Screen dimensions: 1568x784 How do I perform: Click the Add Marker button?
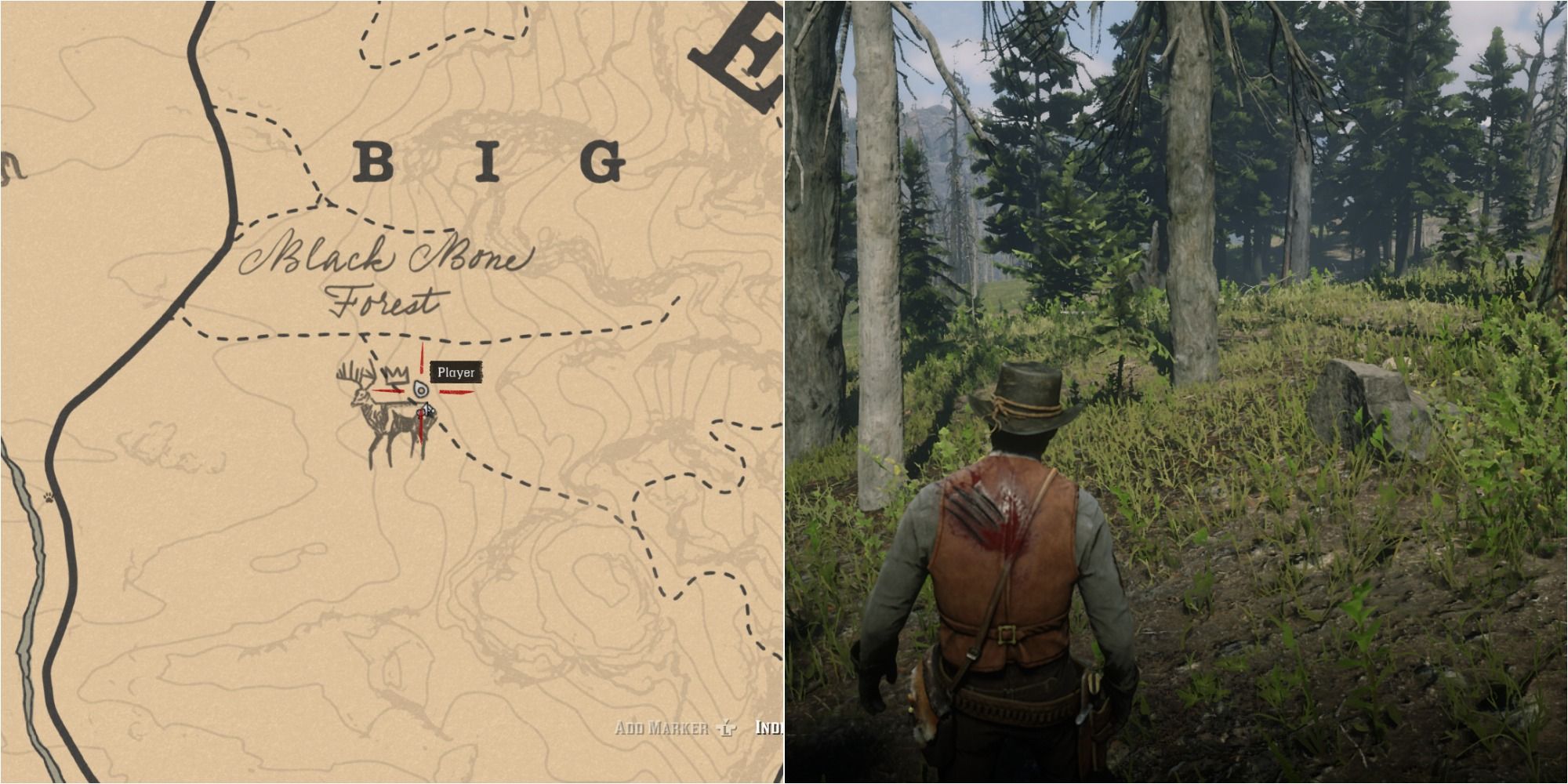click(x=662, y=728)
